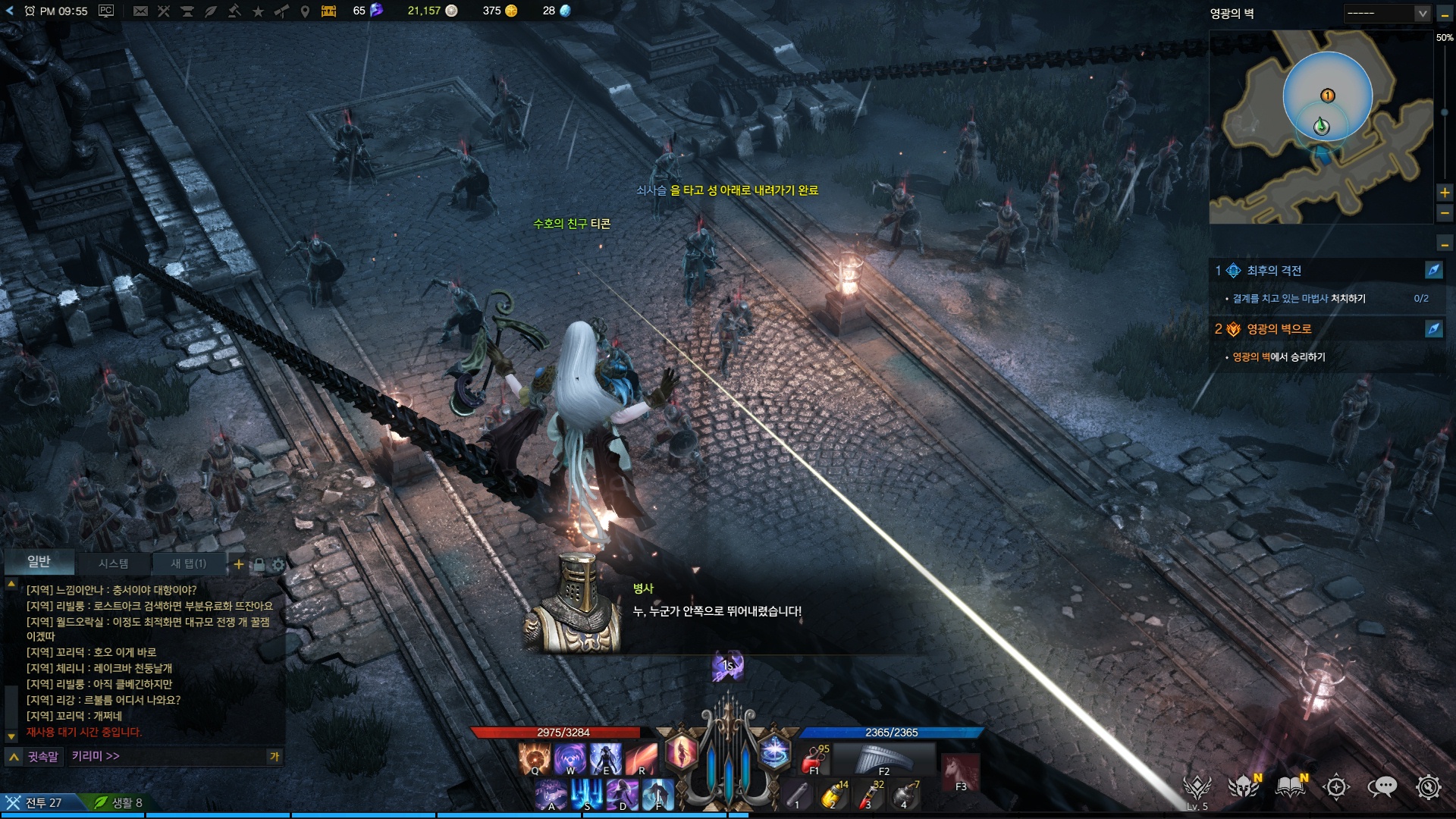1456x819 pixels.
Task: Select the 일반 chat tab
Action: [39, 561]
